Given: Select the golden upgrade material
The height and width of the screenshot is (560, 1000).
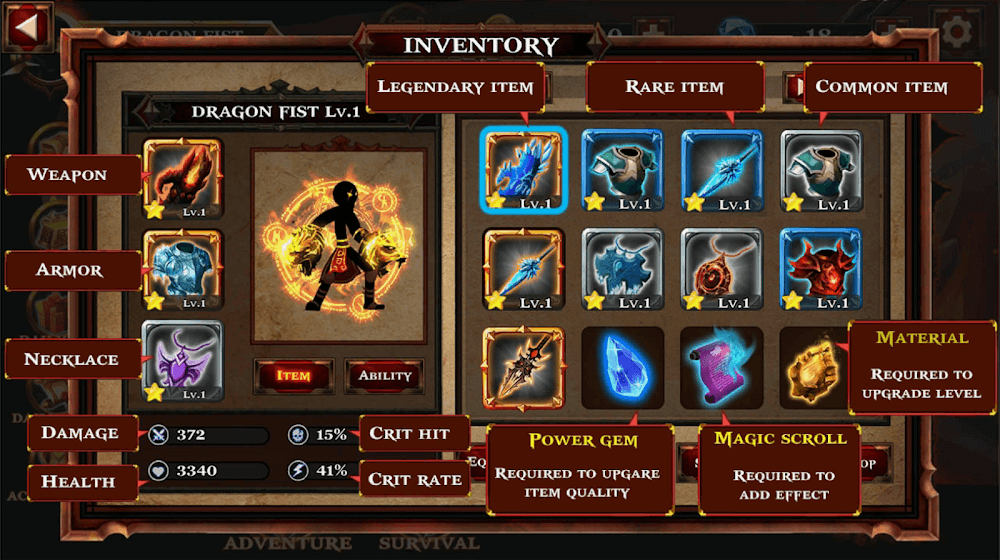Looking at the screenshot, I should click(x=811, y=366).
